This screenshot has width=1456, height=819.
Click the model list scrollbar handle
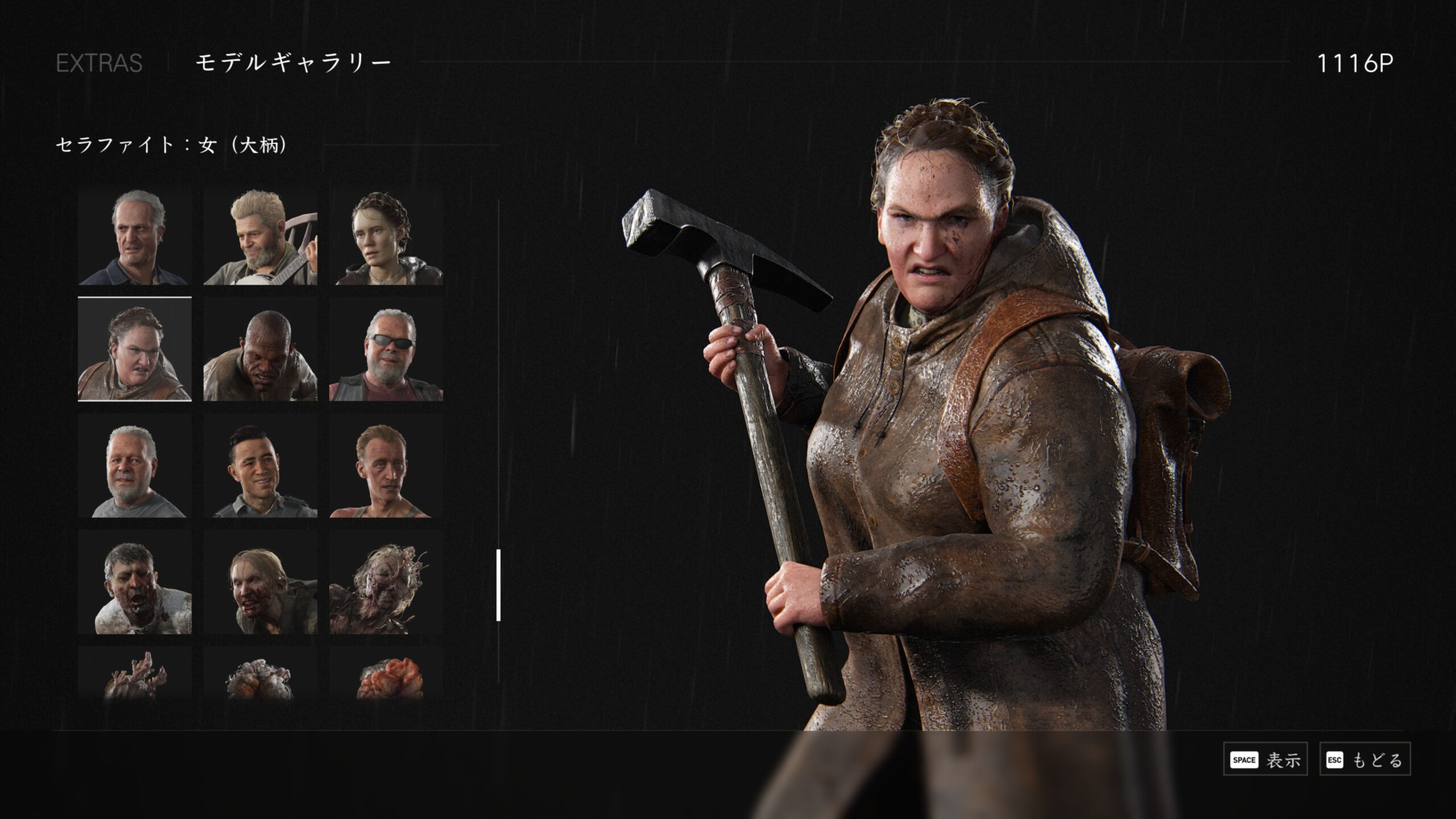(x=498, y=585)
